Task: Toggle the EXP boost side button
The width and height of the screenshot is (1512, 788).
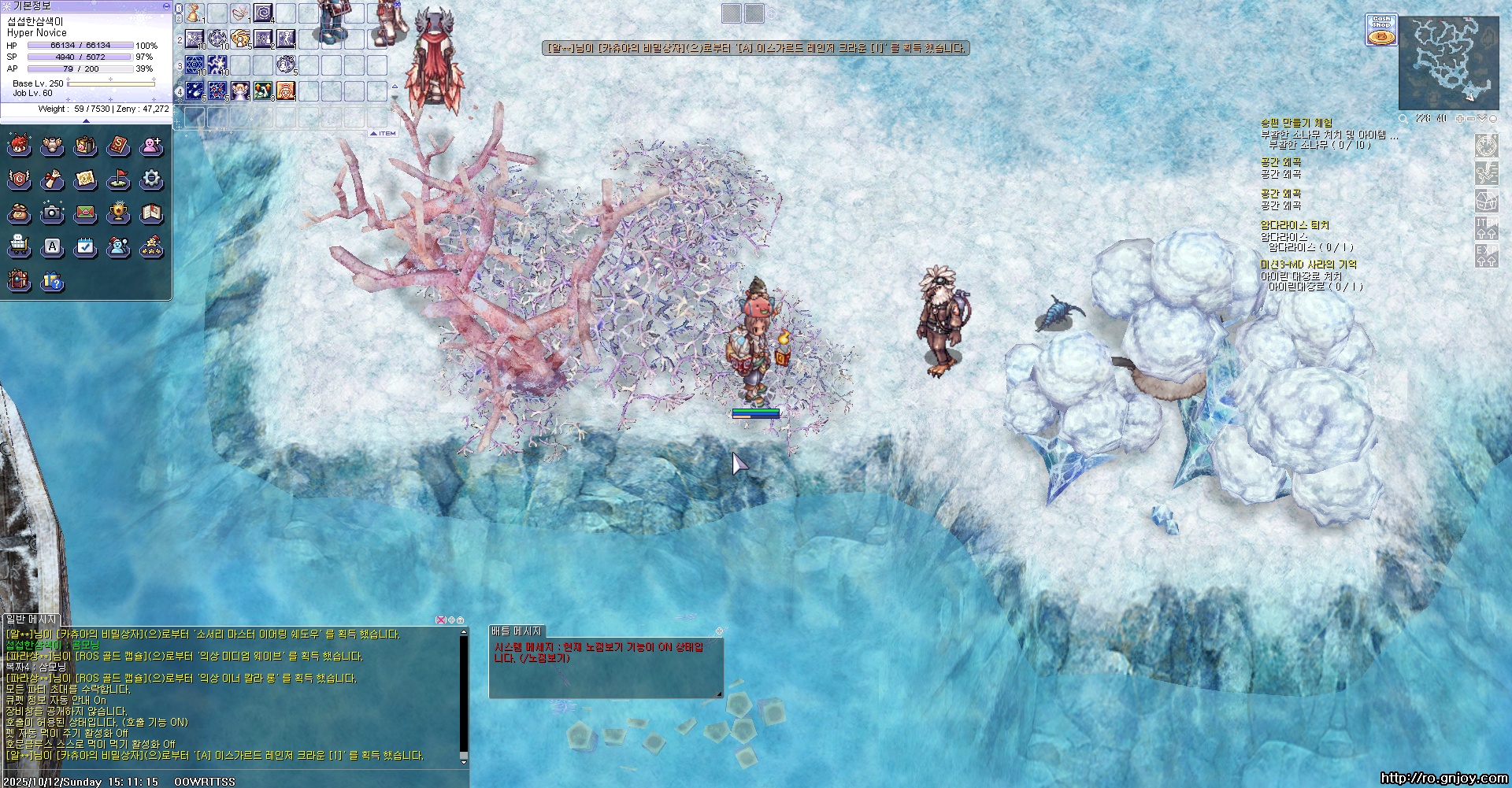Action: pyautogui.click(x=1486, y=256)
